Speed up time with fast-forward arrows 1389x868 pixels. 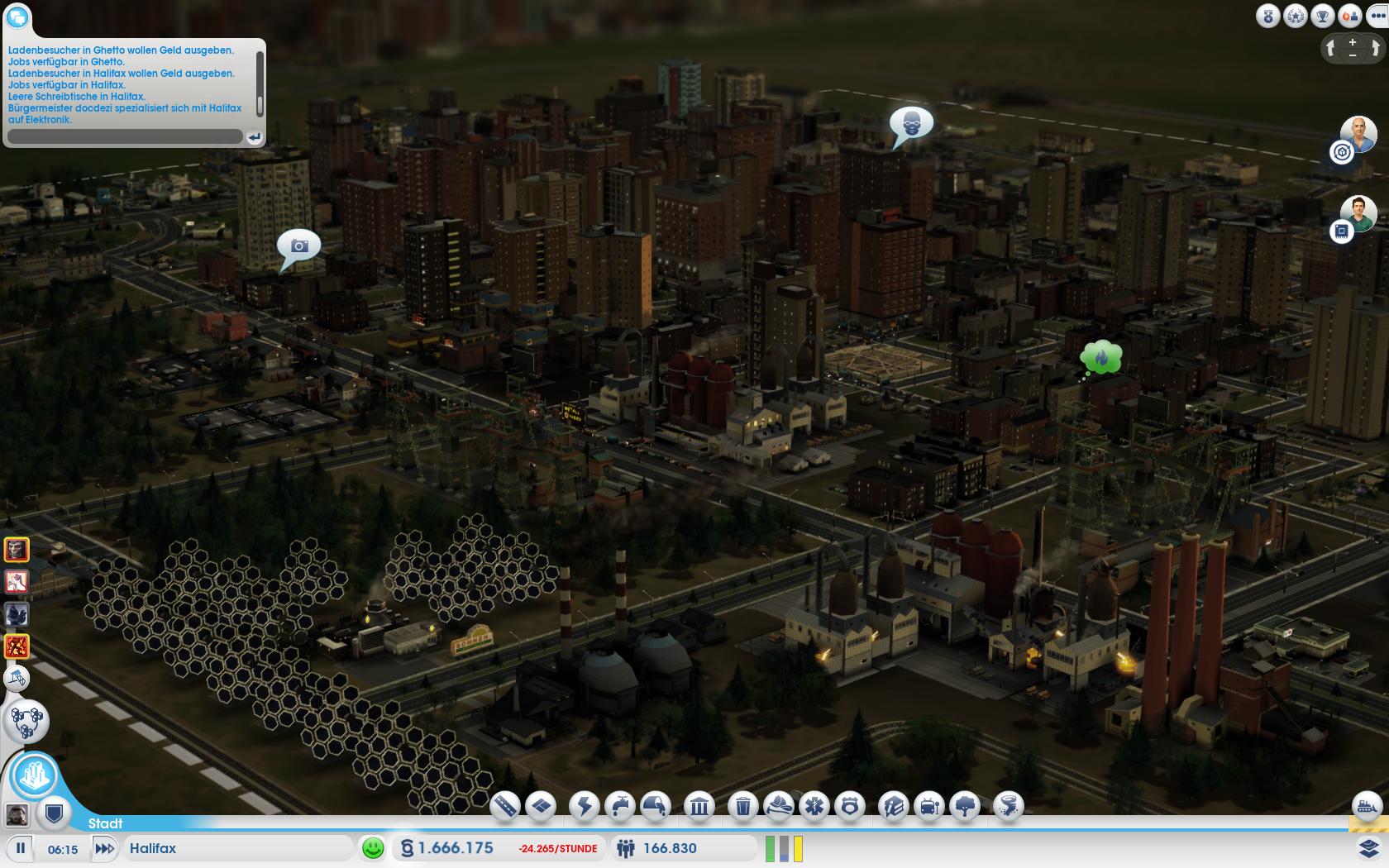coord(104,848)
